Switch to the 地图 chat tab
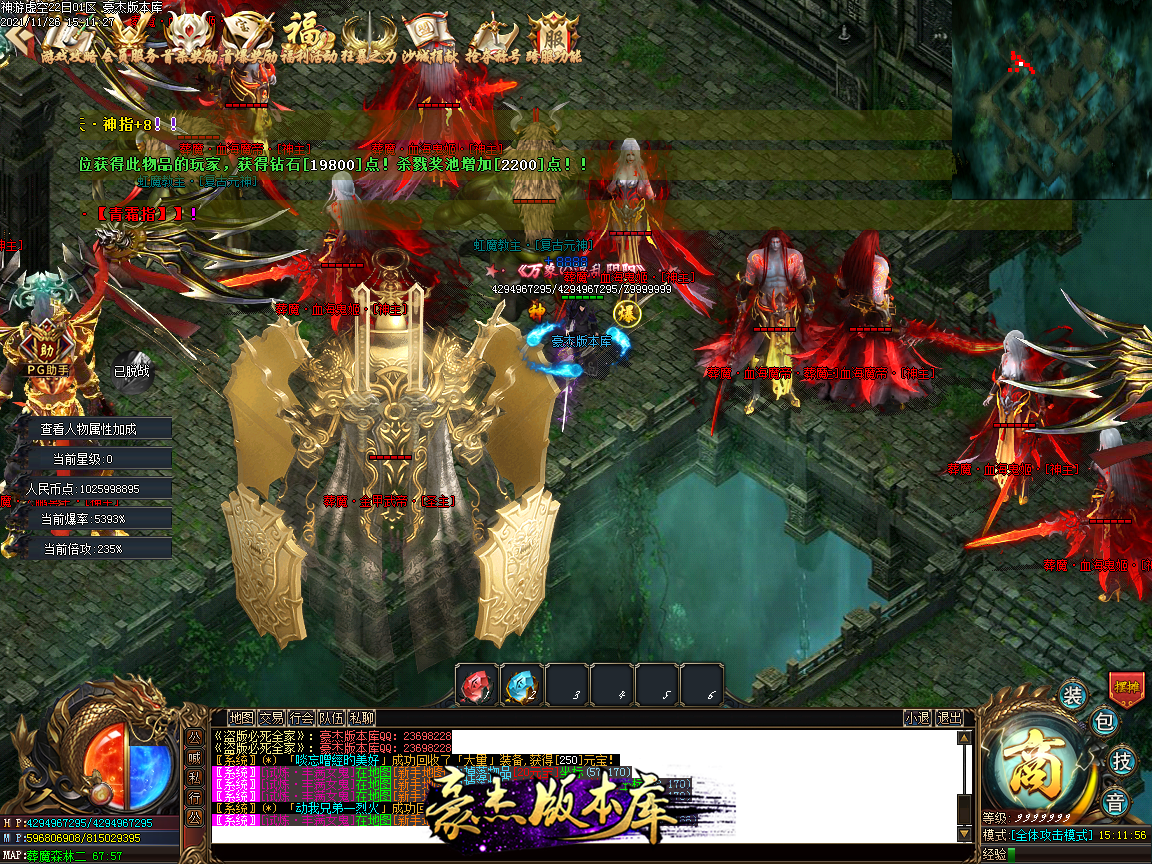Viewport: 1152px width, 864px height. [242, 717]
